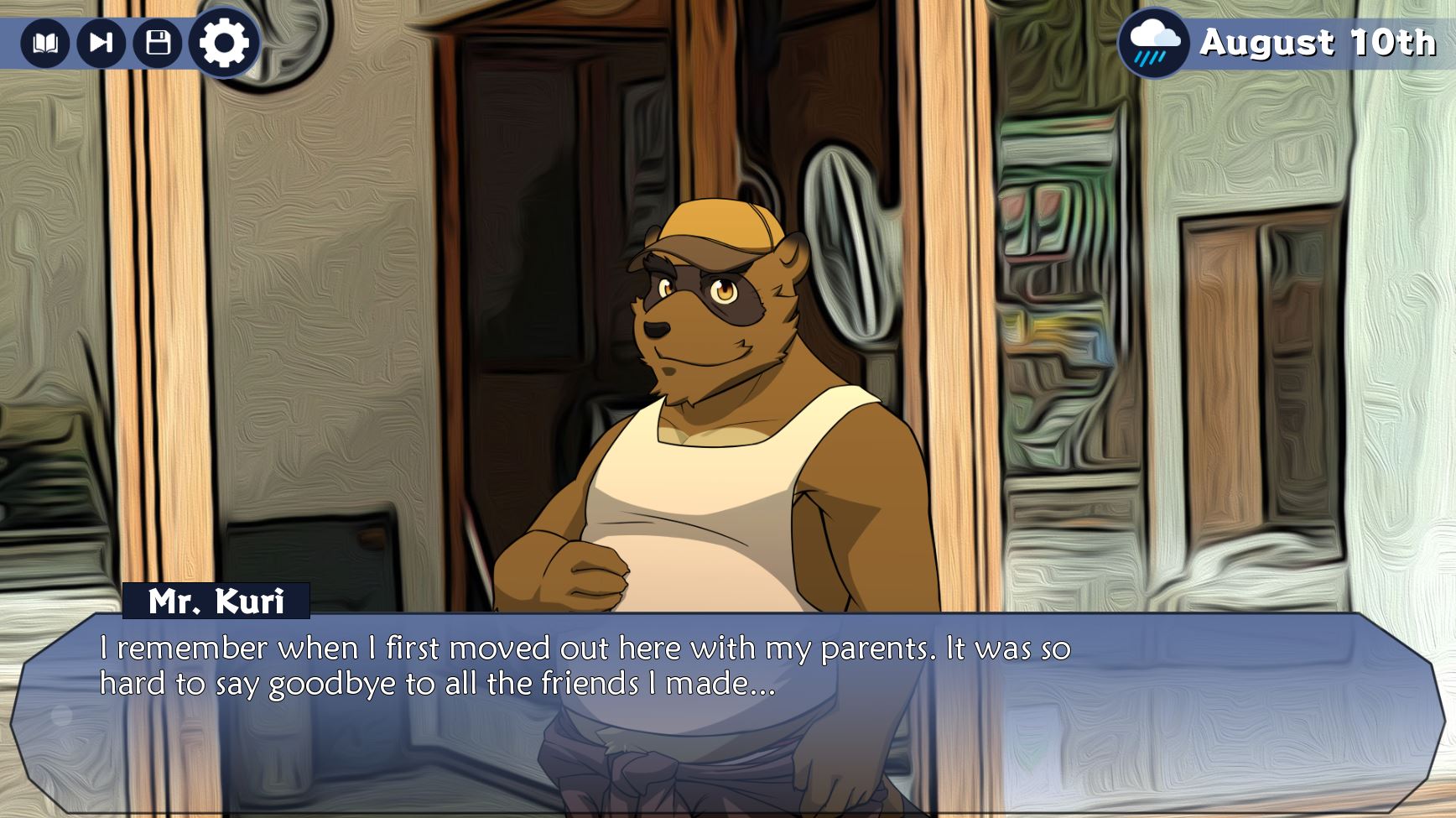Open the dialogue log book icon
The image size is (1456, 818).
pyautogui.click(x=44, y=43)
